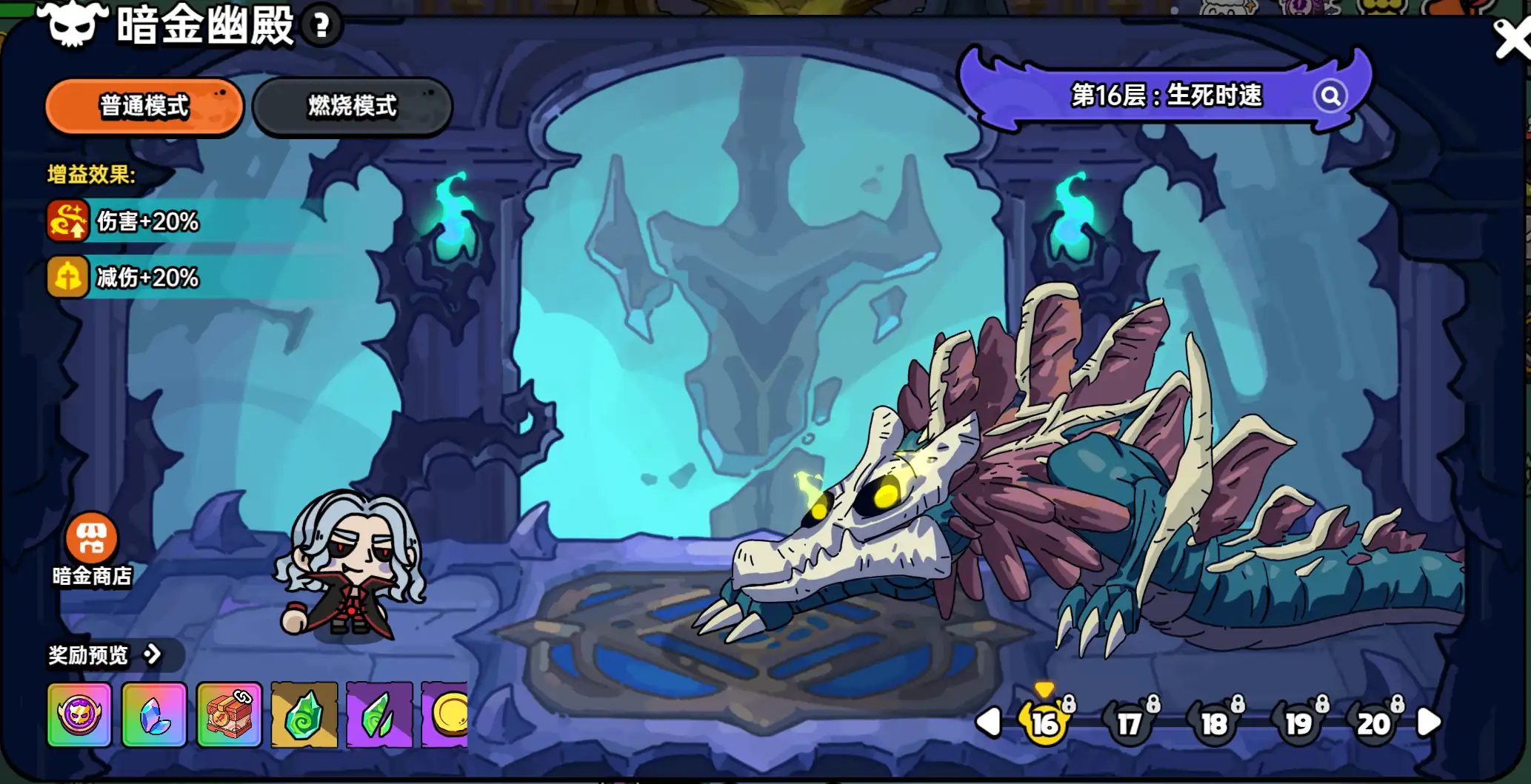Inspect the gold coin reward
The height and width of the screenshot is (784, 1531).
446,715
